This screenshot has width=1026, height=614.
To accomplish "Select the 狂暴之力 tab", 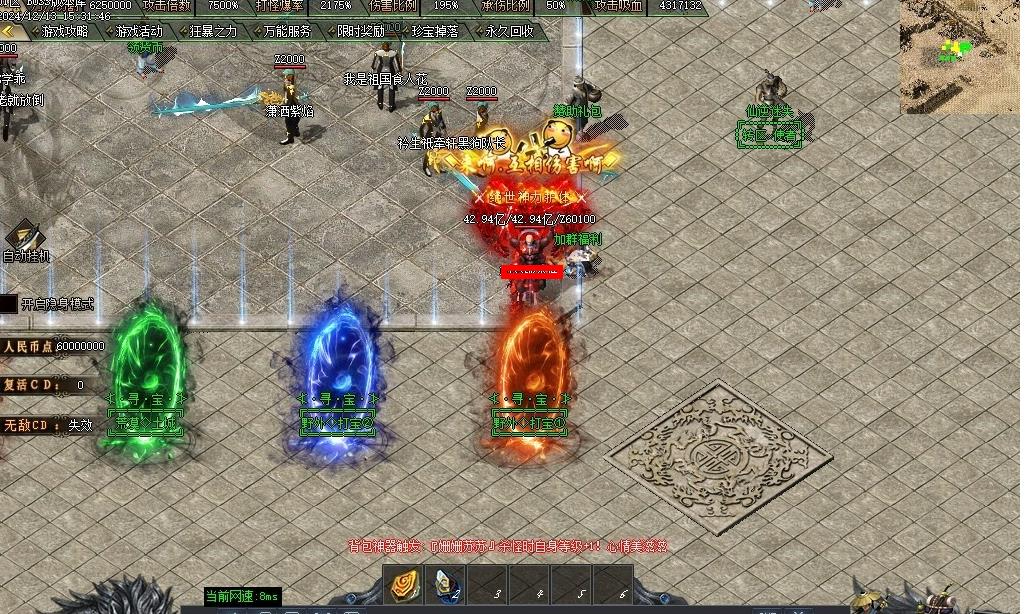I will [x=213, y=31].
